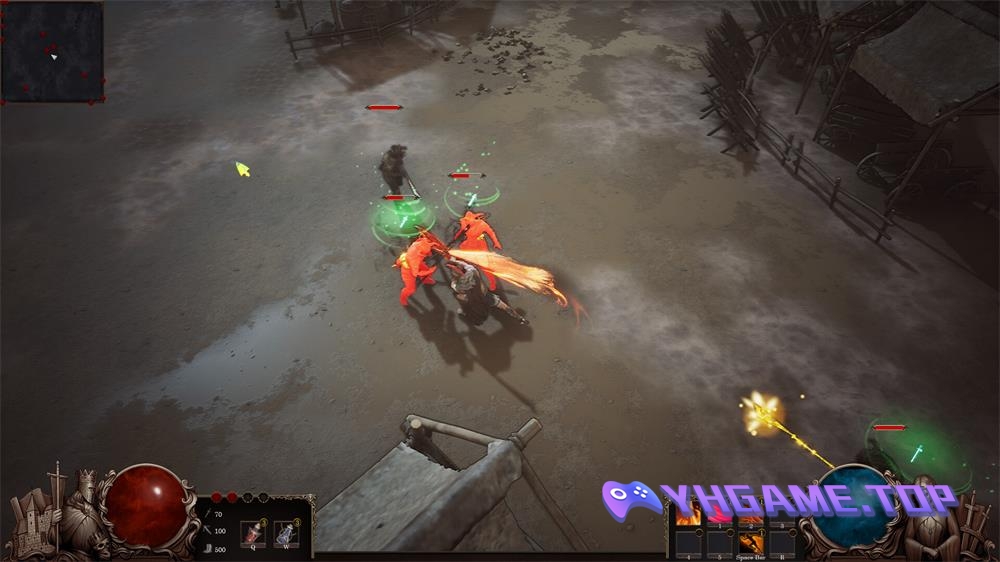Click the minimap in the corner

(52, 51)
